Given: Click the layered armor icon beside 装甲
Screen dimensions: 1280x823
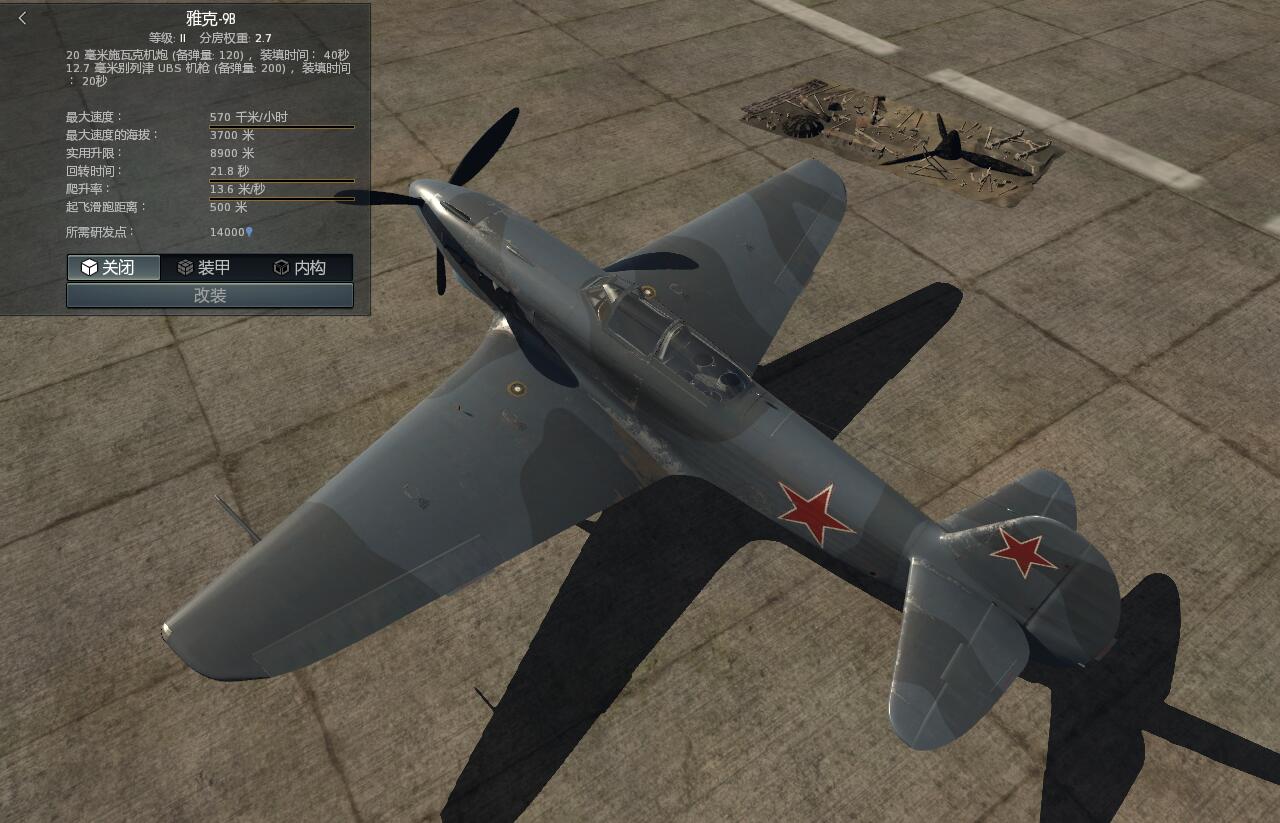Looking at the screenshot, I should click(x=185, y=267).
